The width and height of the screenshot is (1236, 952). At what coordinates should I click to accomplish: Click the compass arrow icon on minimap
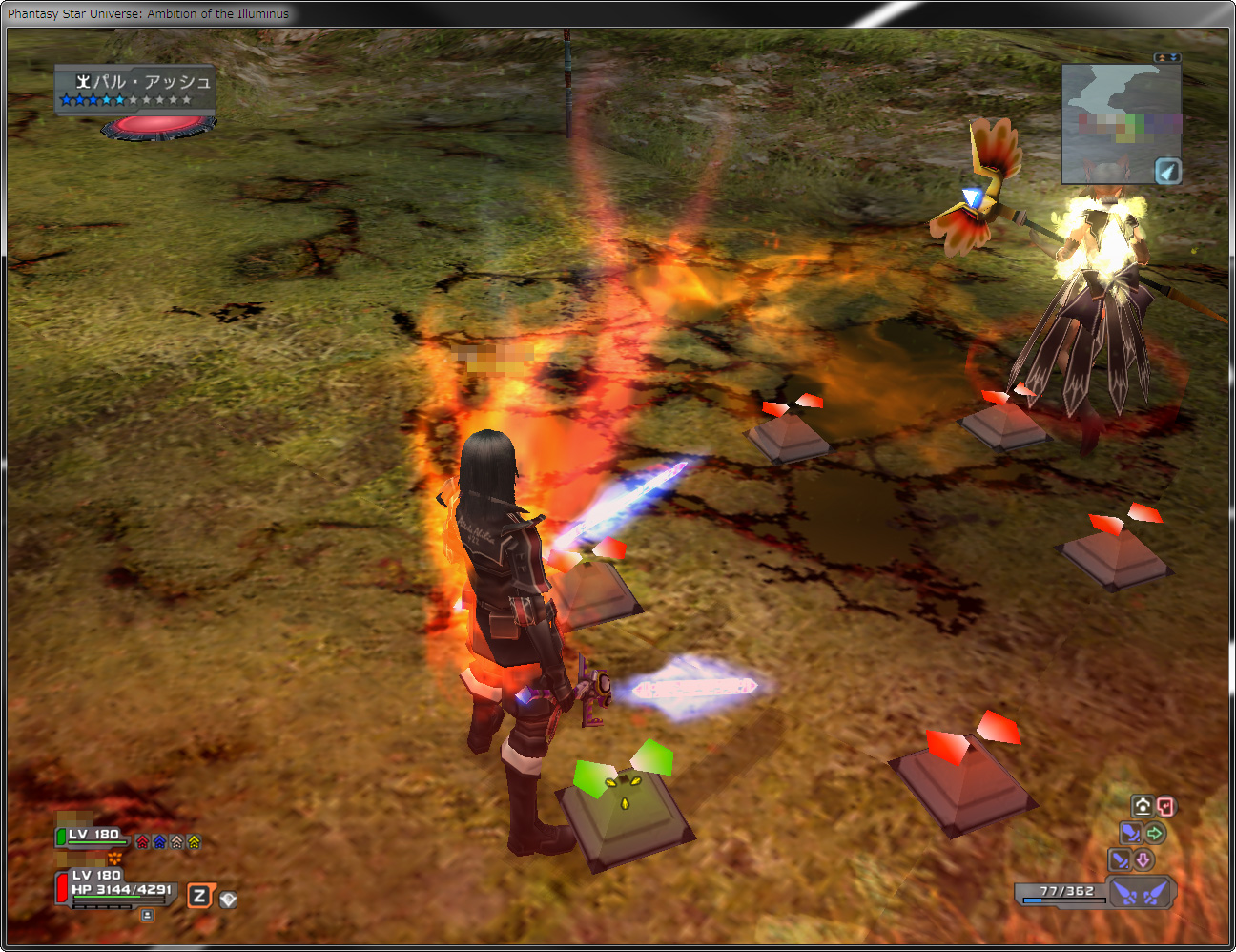click(x=1168, y=172)
